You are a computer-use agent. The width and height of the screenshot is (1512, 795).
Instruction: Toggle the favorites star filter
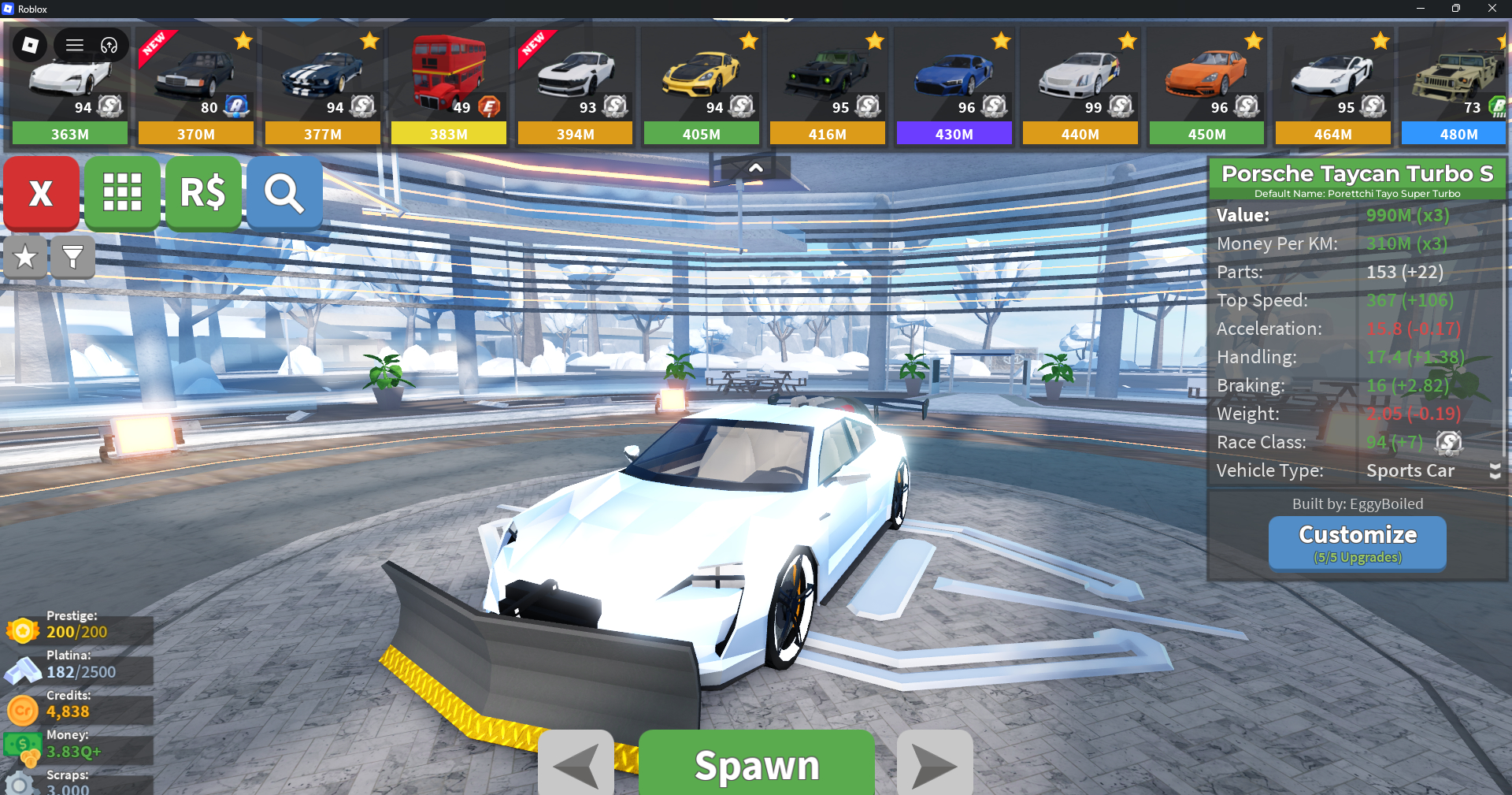pos(25,257)
